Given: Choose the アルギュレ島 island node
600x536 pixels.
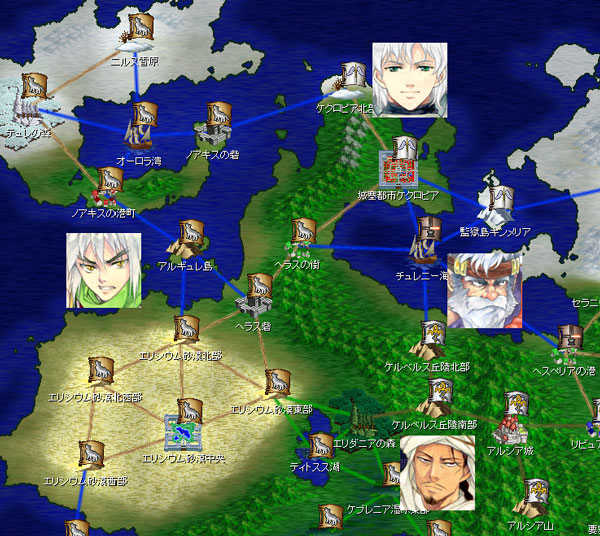Looking at the screenshot, I should (x=187, y=238).
